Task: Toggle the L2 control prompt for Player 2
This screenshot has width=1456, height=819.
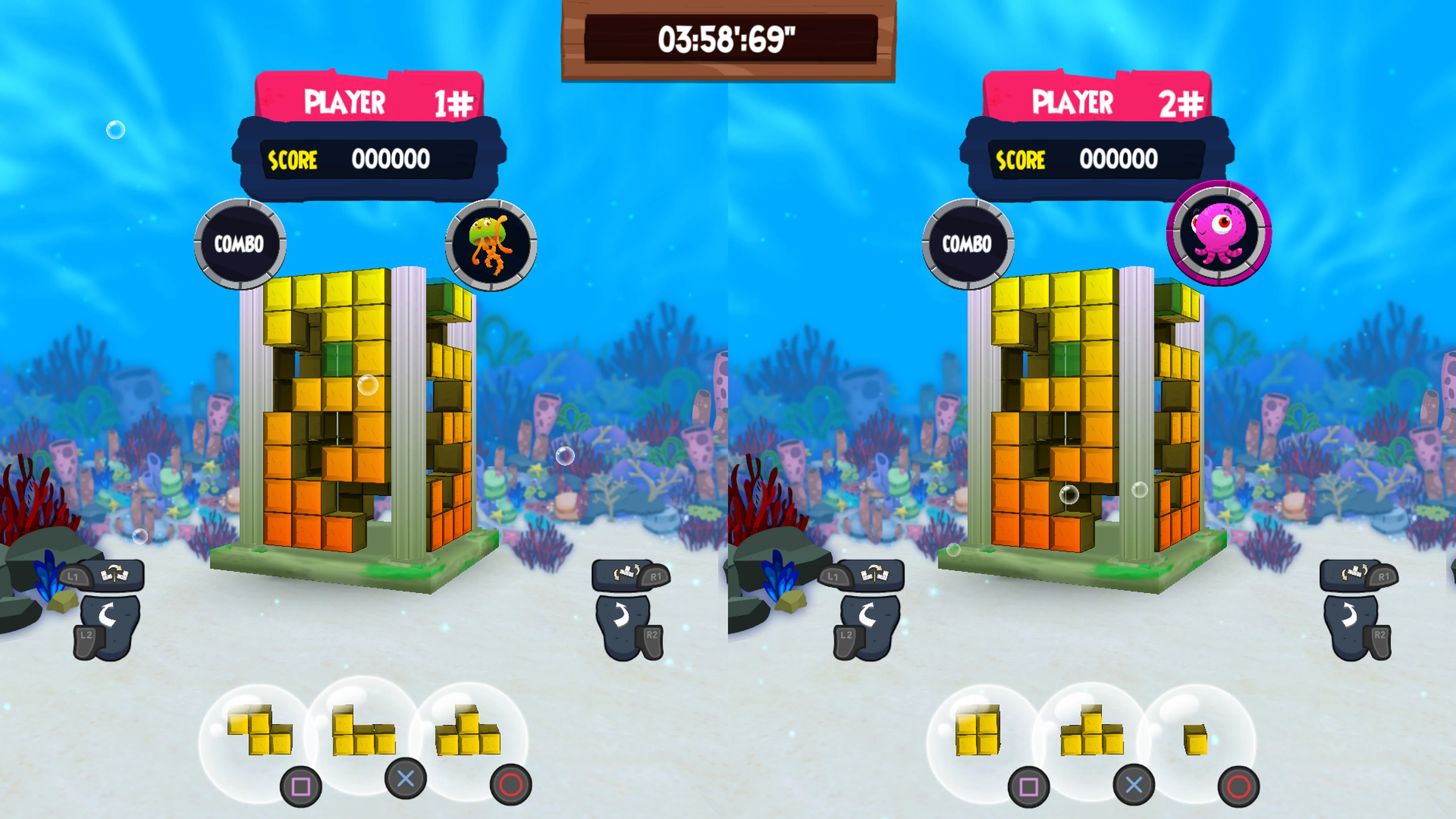Action: coord(846,635)
